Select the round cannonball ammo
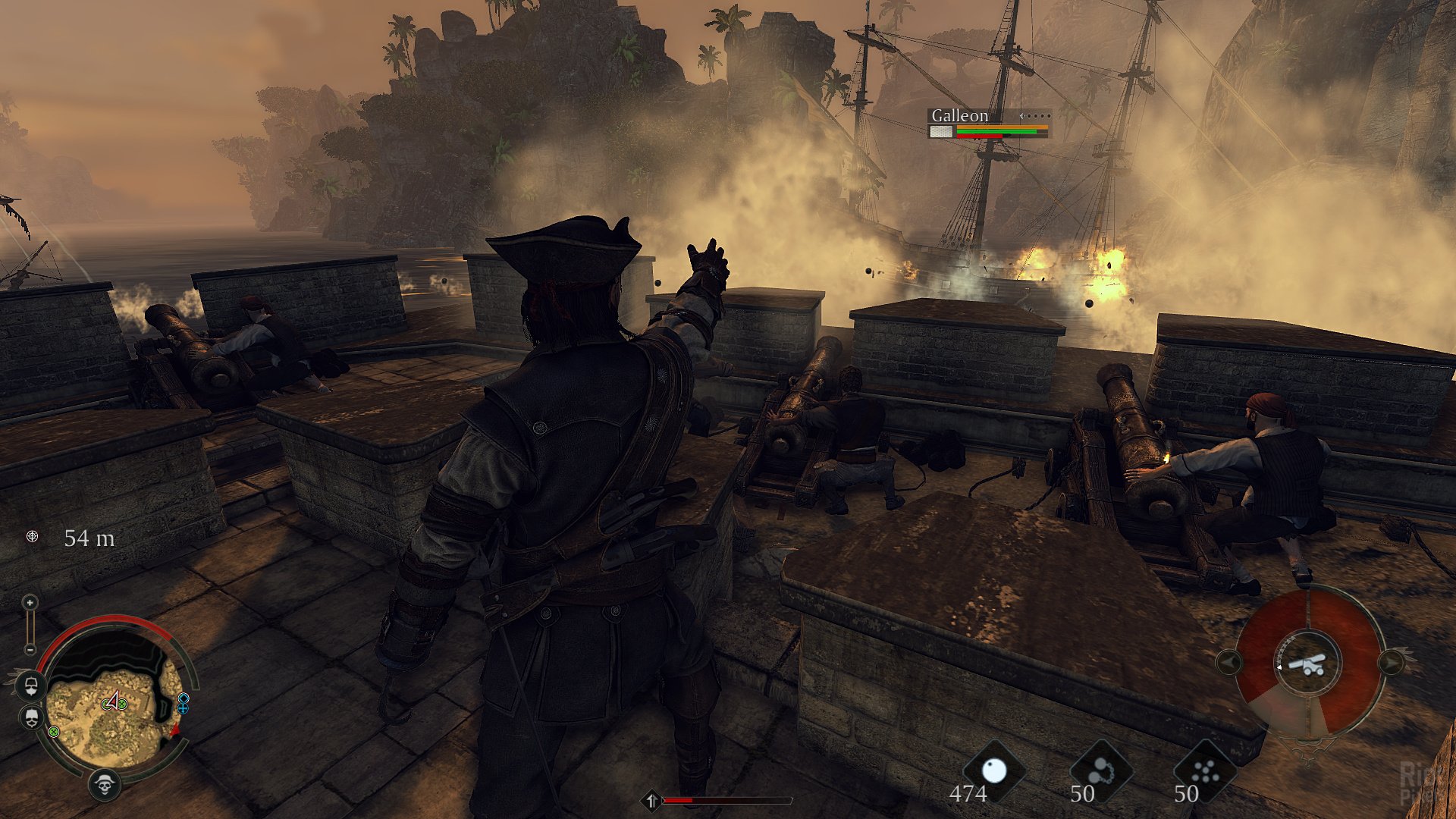Image resolution: width=1456 pixels, height=819 pixels. point(993,772)
